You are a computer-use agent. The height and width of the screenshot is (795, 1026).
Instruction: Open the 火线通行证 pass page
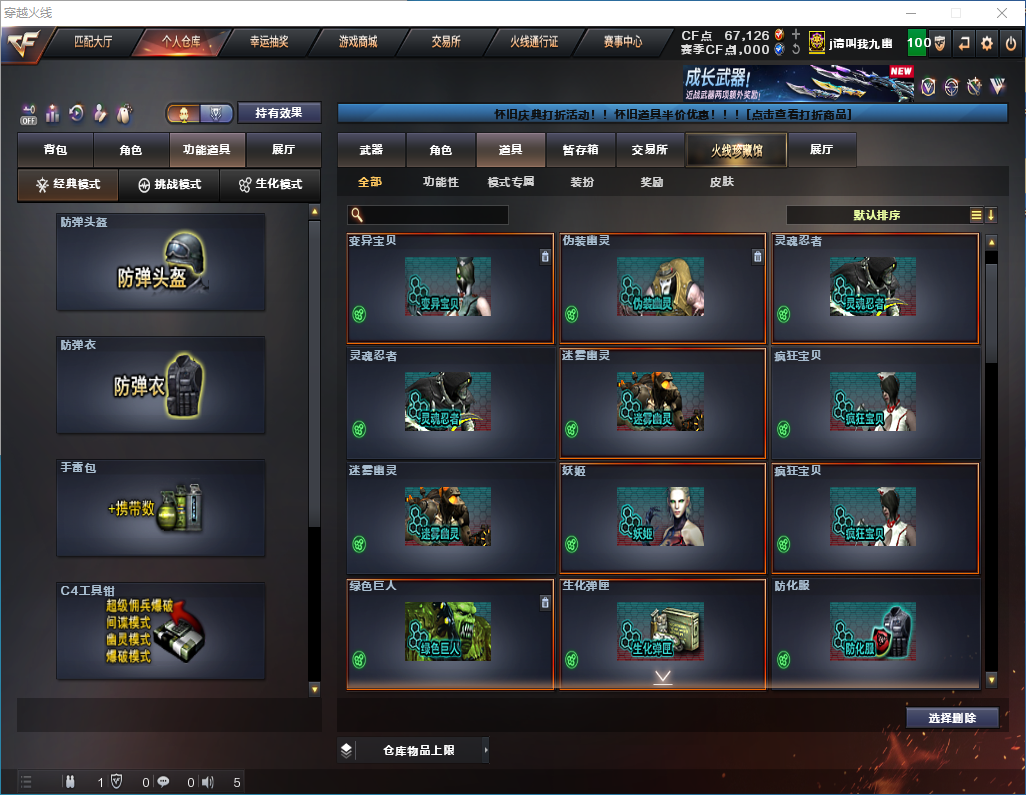534,42
